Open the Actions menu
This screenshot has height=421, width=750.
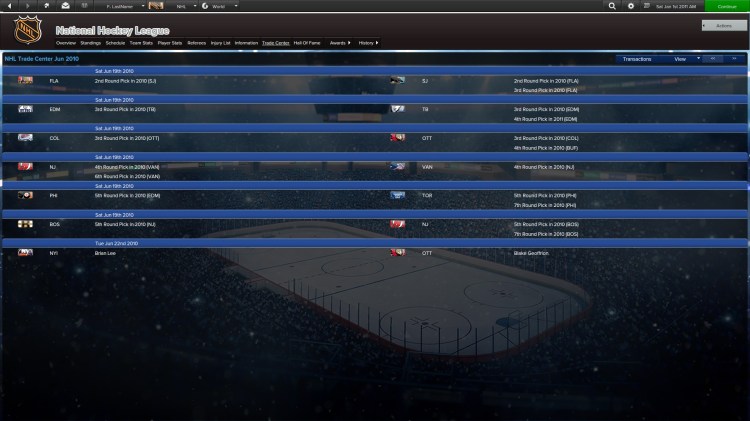[724, 25]
